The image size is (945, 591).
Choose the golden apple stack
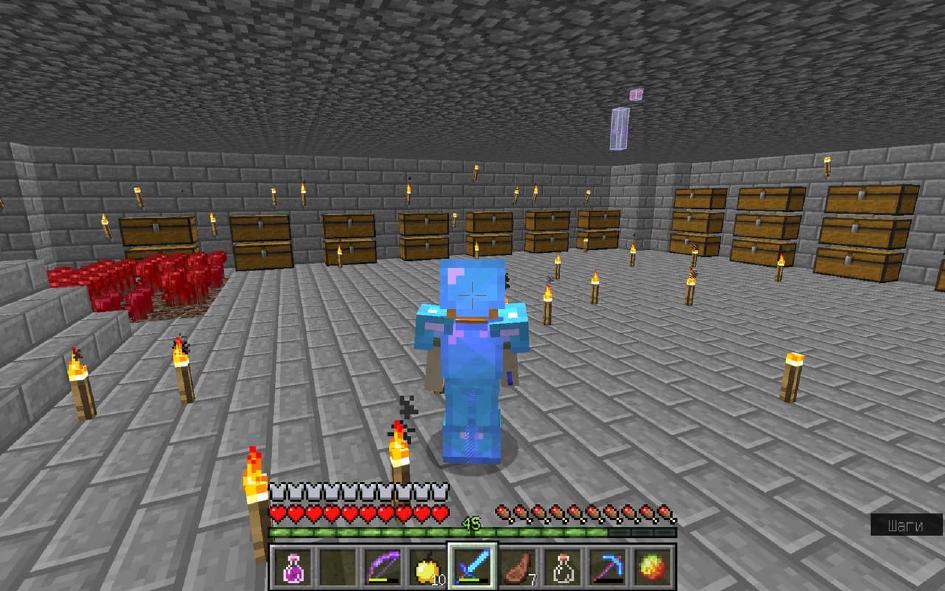coord(428,568)
